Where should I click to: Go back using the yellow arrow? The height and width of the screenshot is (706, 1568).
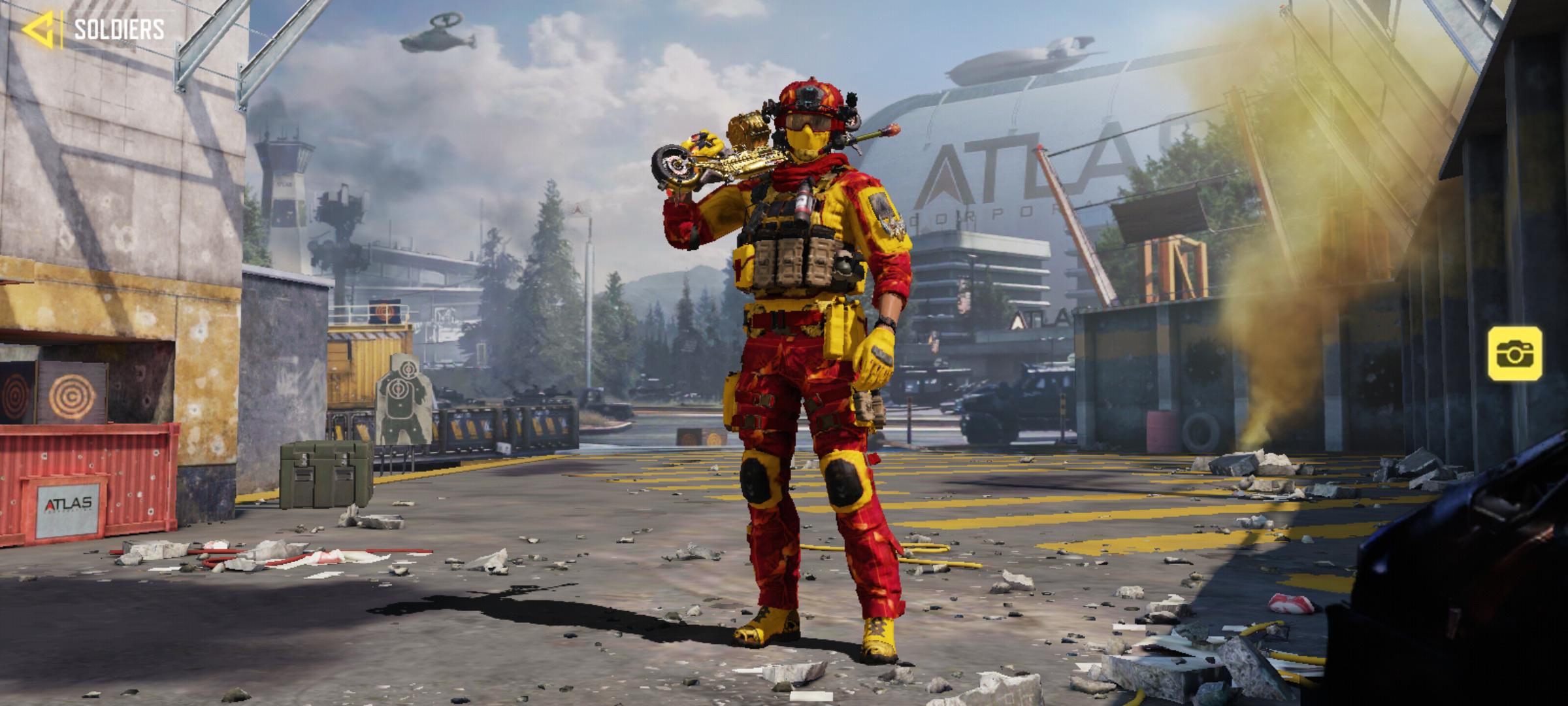tap(38, 30)
